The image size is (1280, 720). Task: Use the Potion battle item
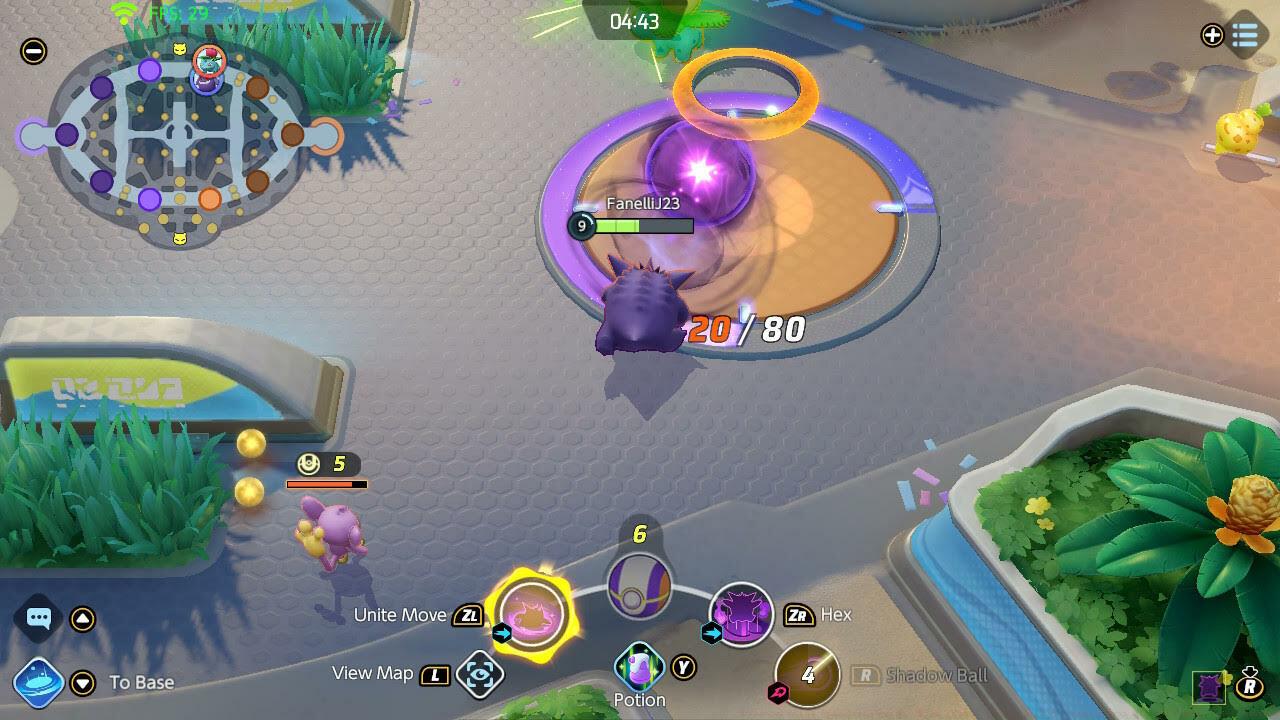pos(639,667)
